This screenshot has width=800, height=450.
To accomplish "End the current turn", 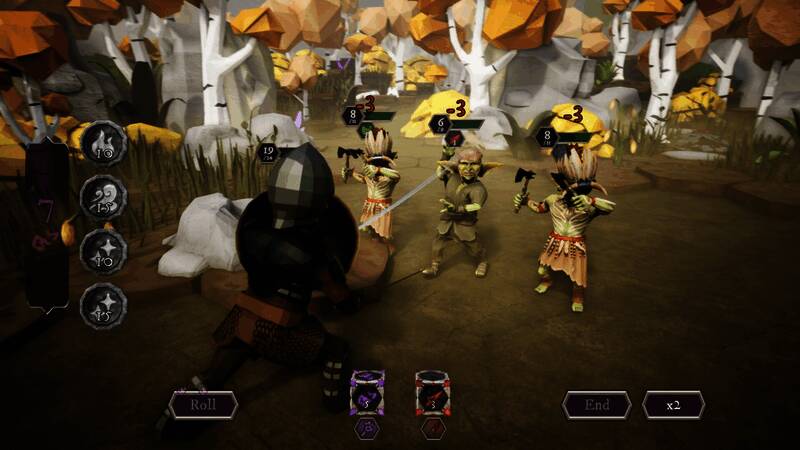I will click(x=596, y=404).
